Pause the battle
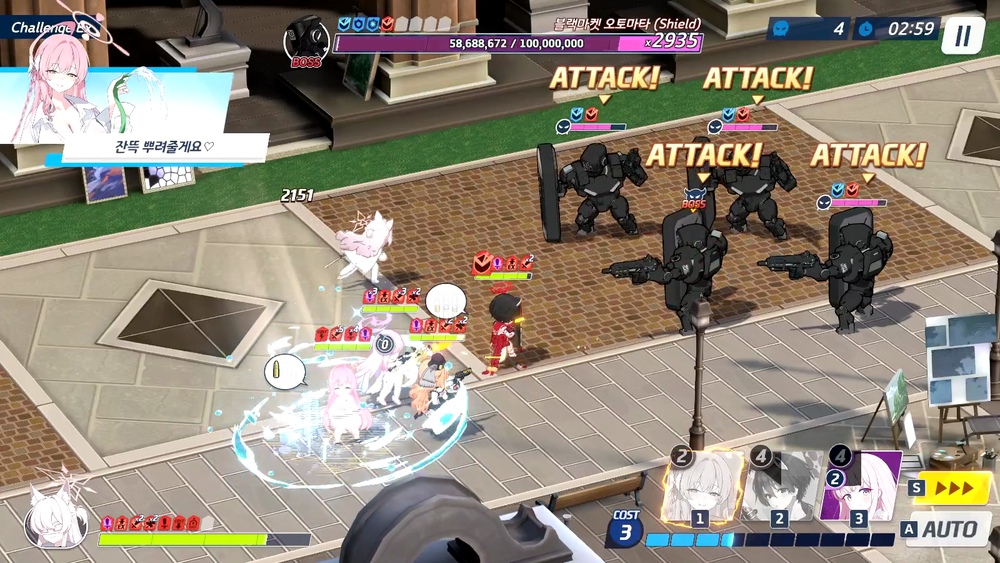This screenshot has height=563, width=1000. coord(961,36)
